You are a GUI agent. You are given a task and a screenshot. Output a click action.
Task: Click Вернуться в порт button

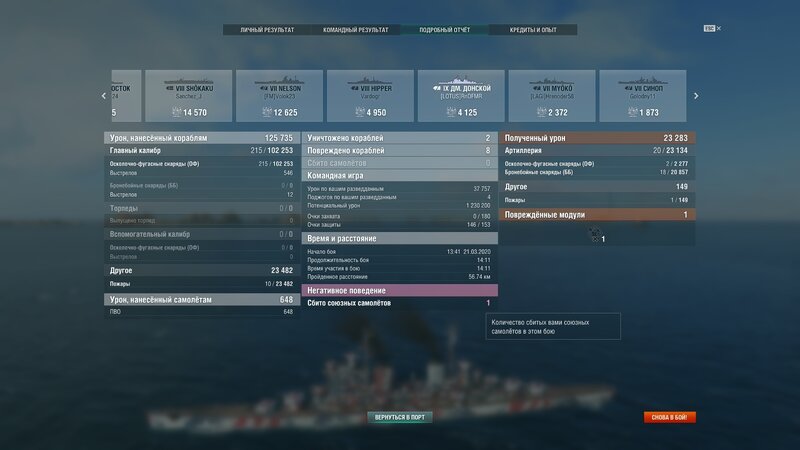coord(400,416)
